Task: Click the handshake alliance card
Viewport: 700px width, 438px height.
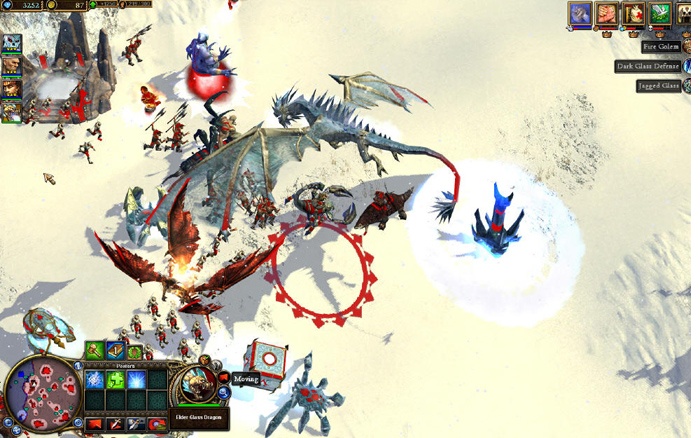Action: coord(607,14)
